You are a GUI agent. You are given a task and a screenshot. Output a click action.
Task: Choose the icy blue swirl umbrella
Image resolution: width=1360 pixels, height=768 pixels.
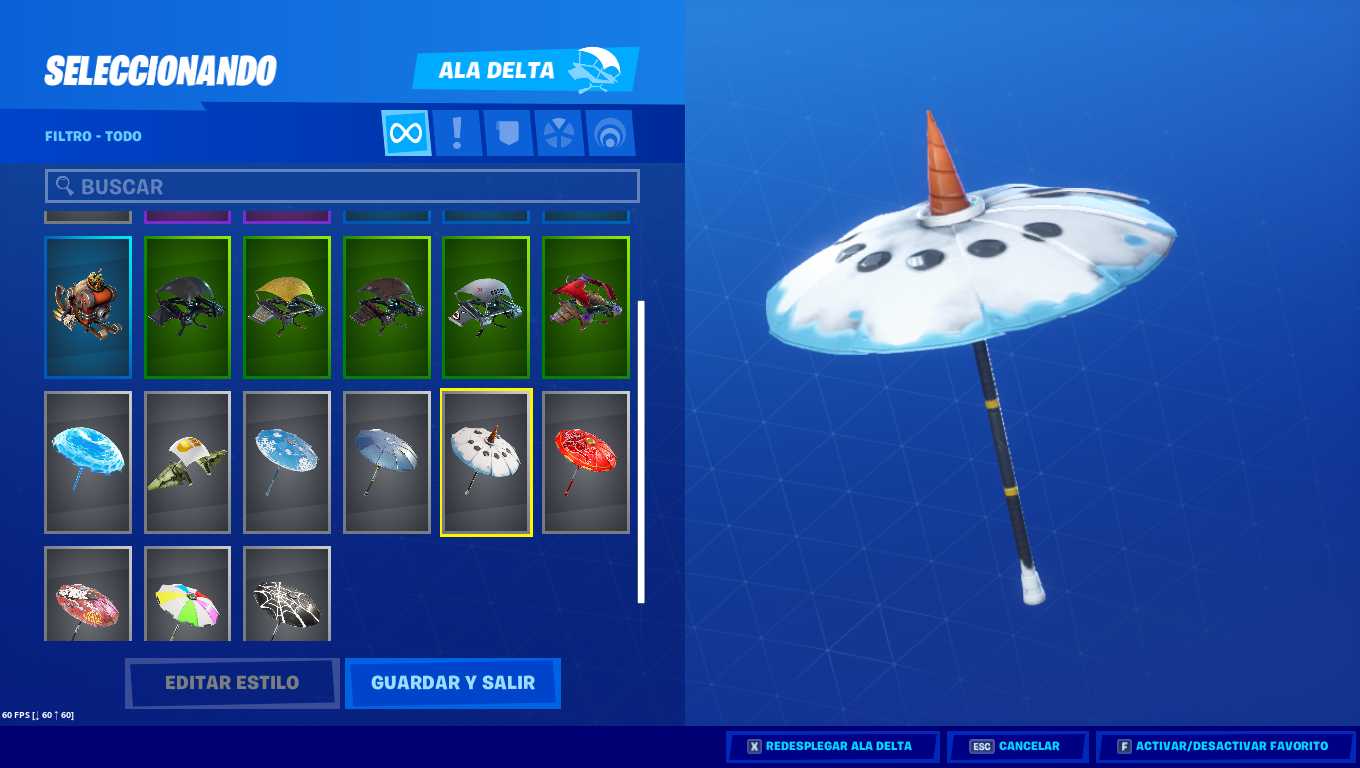pos(88,462)
